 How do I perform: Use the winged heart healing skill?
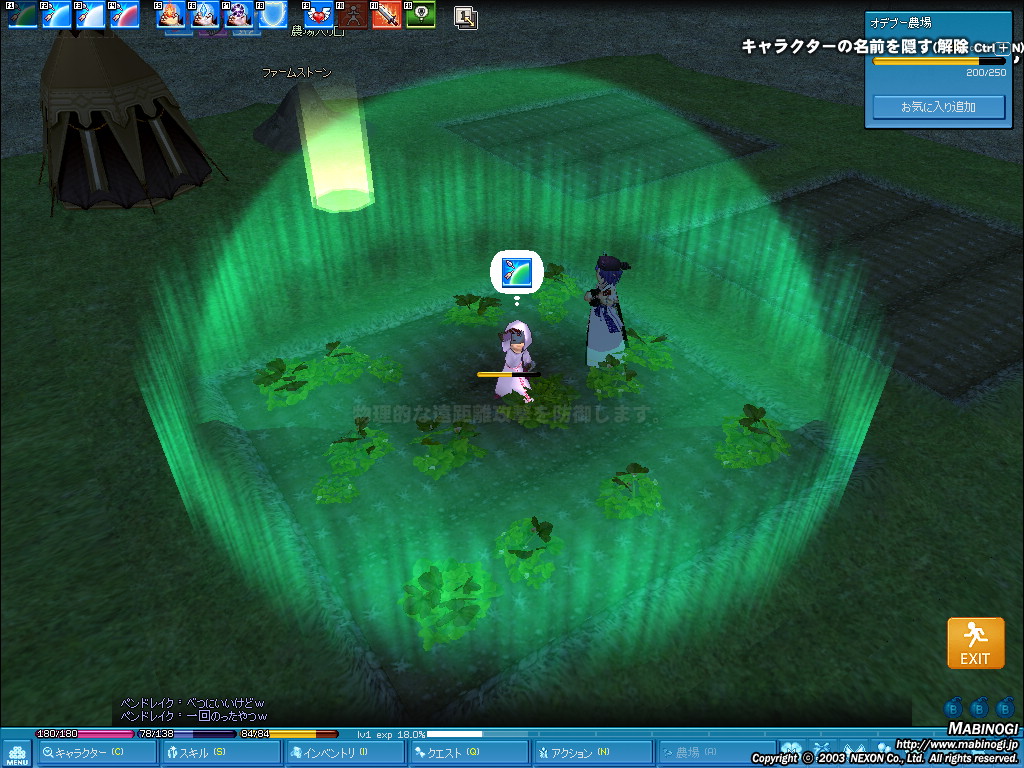point(319,15)
